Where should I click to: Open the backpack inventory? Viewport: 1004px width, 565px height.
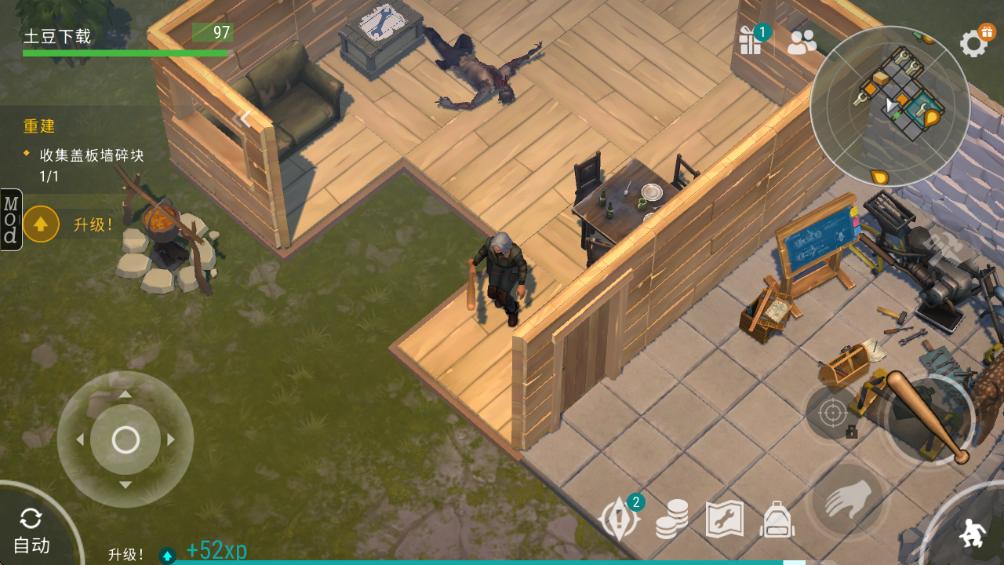[777, 519]
